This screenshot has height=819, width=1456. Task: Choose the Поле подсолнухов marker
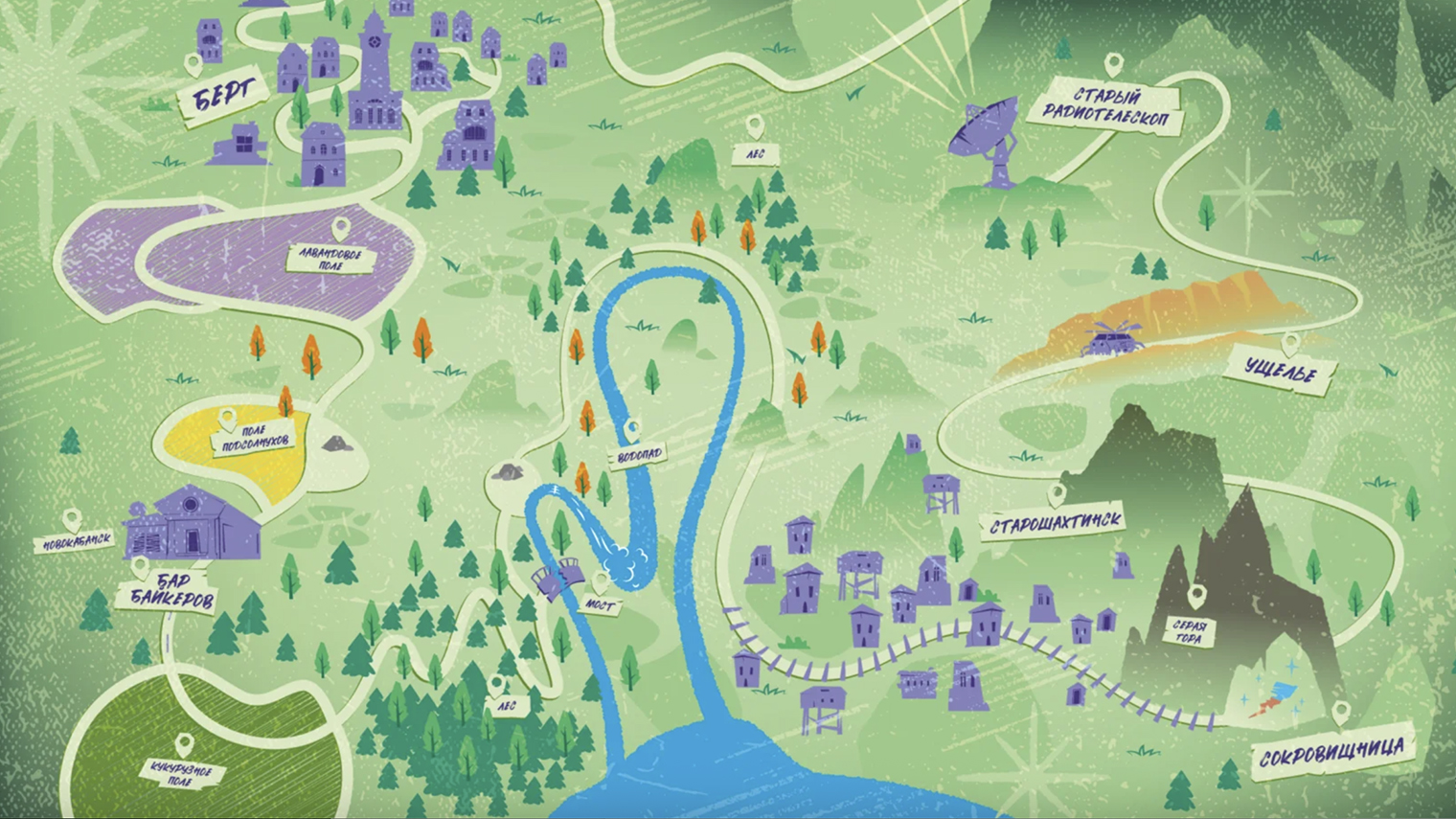coord(227,420)
